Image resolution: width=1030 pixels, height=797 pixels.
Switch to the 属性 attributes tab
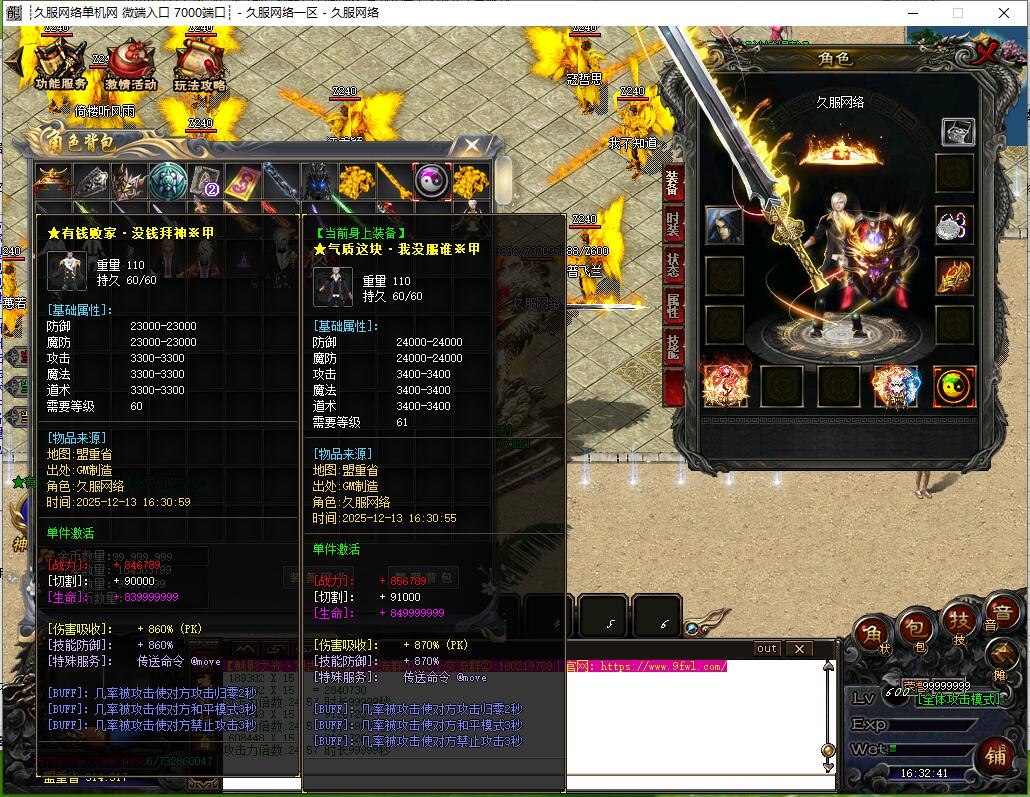[673, 306]
